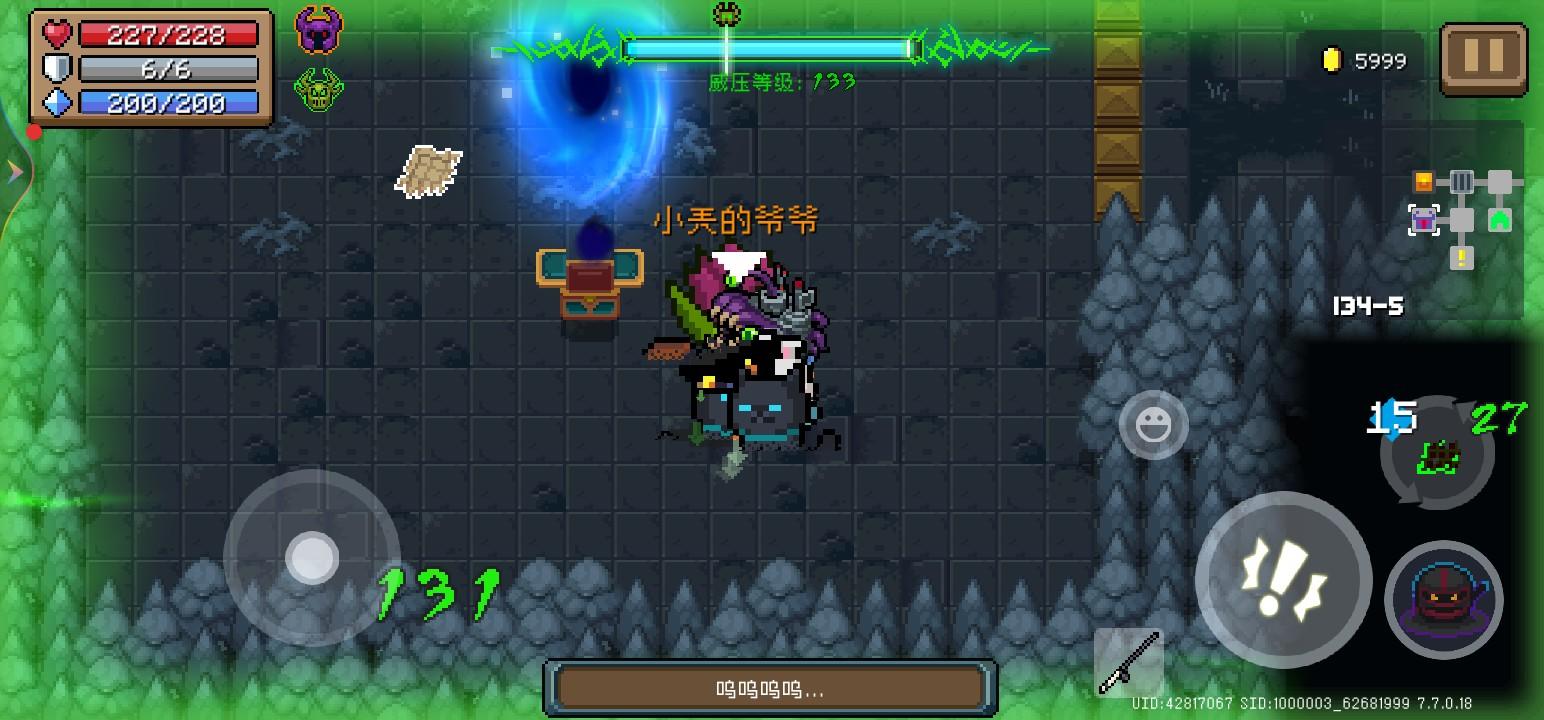The height and width of the screenshot is (720, 1544).
Task: Select the purple demon helmet buff icon
Action: pyautogui.click(x=320, y=31)
